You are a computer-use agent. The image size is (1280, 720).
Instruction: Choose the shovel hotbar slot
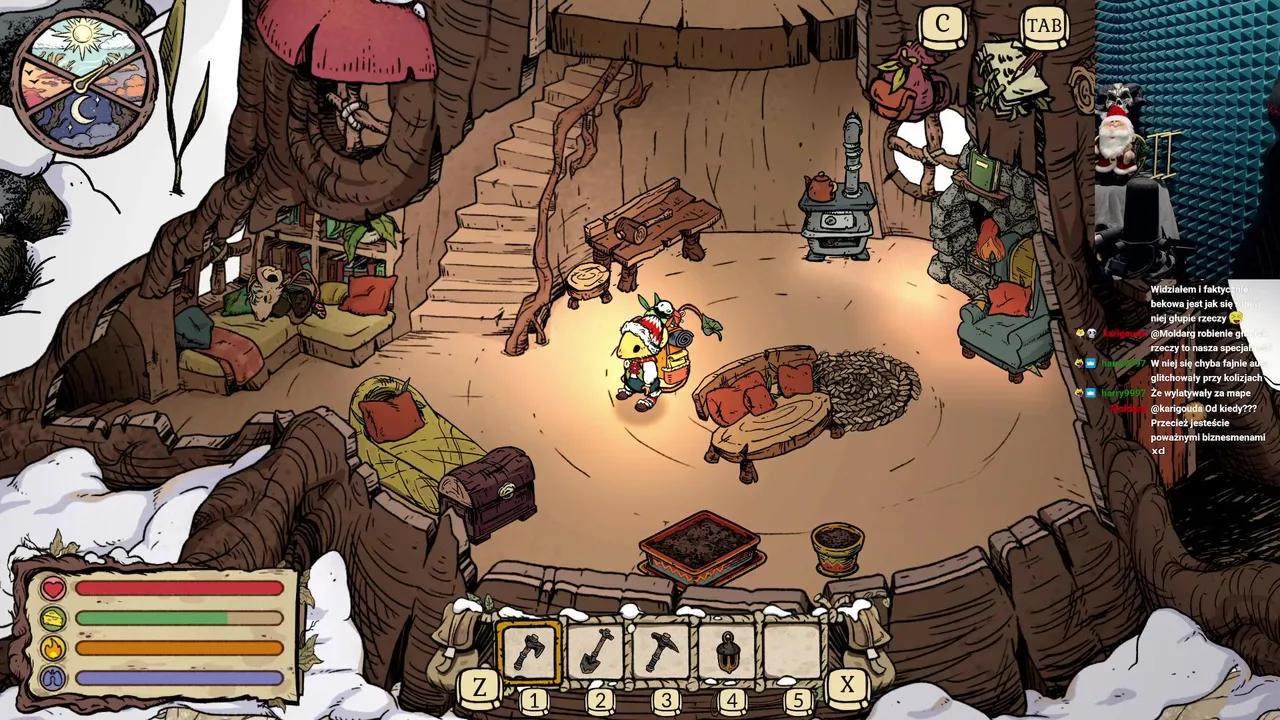pos(596,652)
